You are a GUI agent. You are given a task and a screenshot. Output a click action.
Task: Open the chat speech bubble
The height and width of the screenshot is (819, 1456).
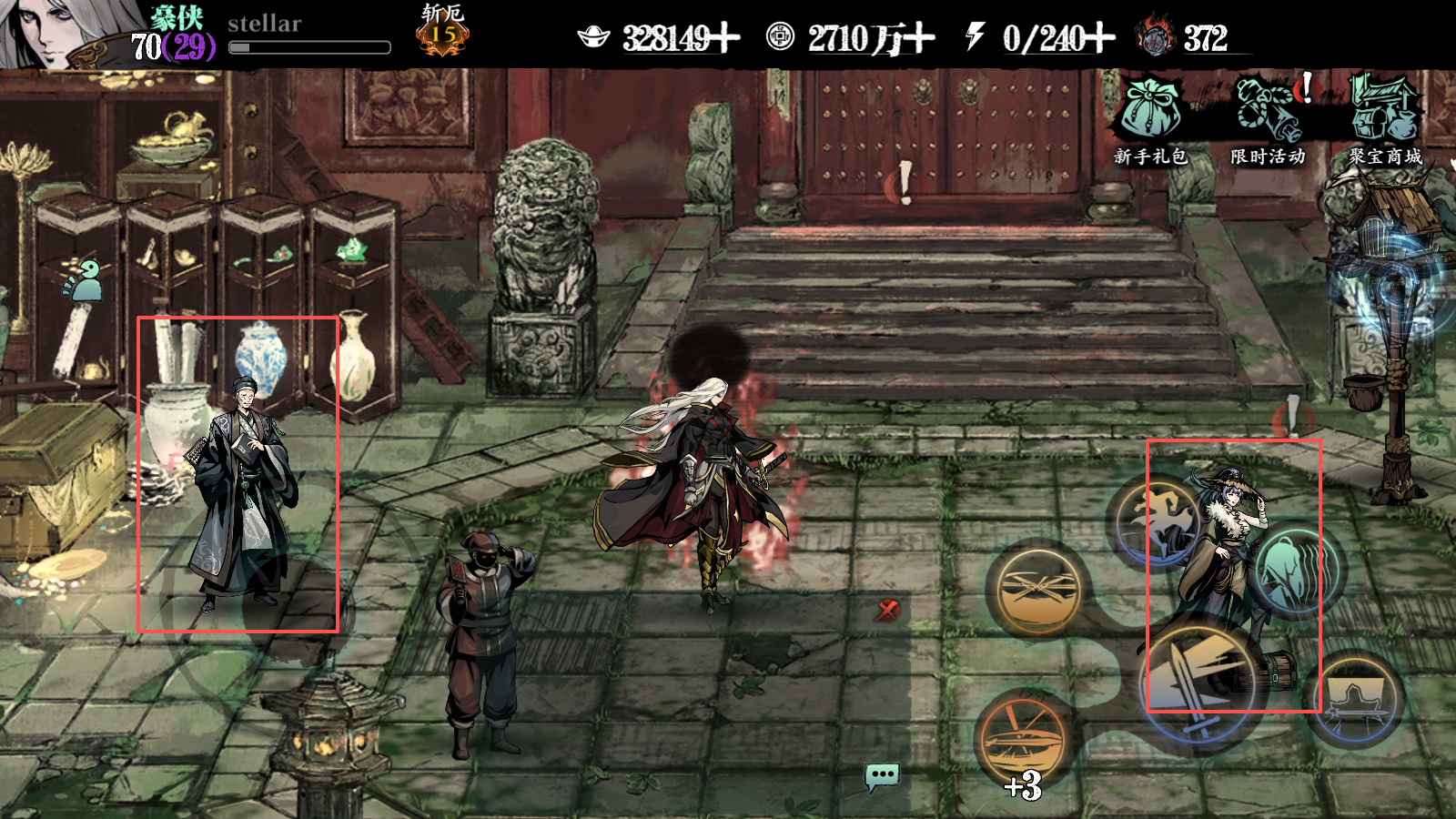(x=882, y=776)
